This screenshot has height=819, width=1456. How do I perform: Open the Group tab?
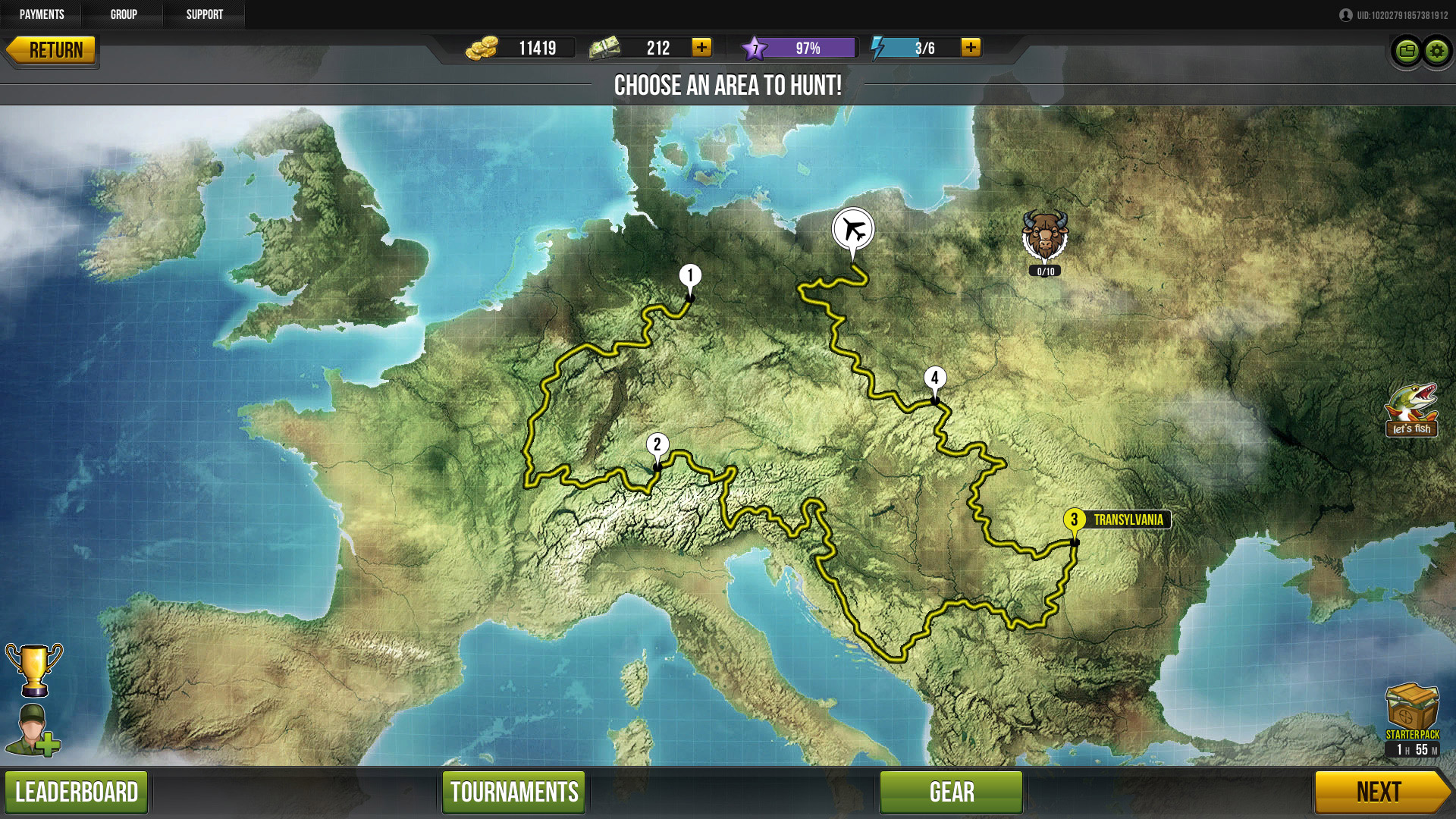click(x=124, y=14)
